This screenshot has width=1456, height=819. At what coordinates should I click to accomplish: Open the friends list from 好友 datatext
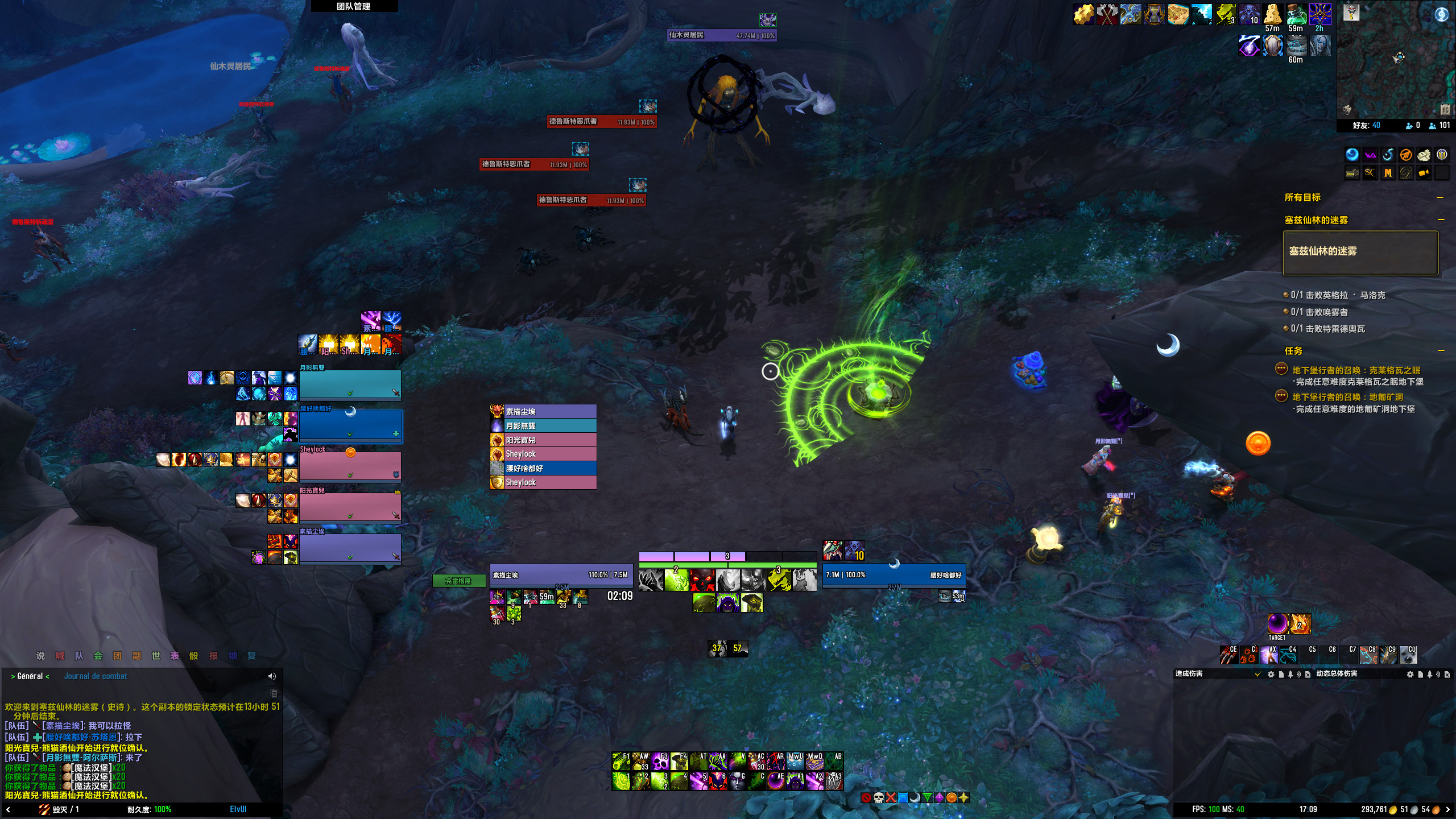pos(1366,126)
